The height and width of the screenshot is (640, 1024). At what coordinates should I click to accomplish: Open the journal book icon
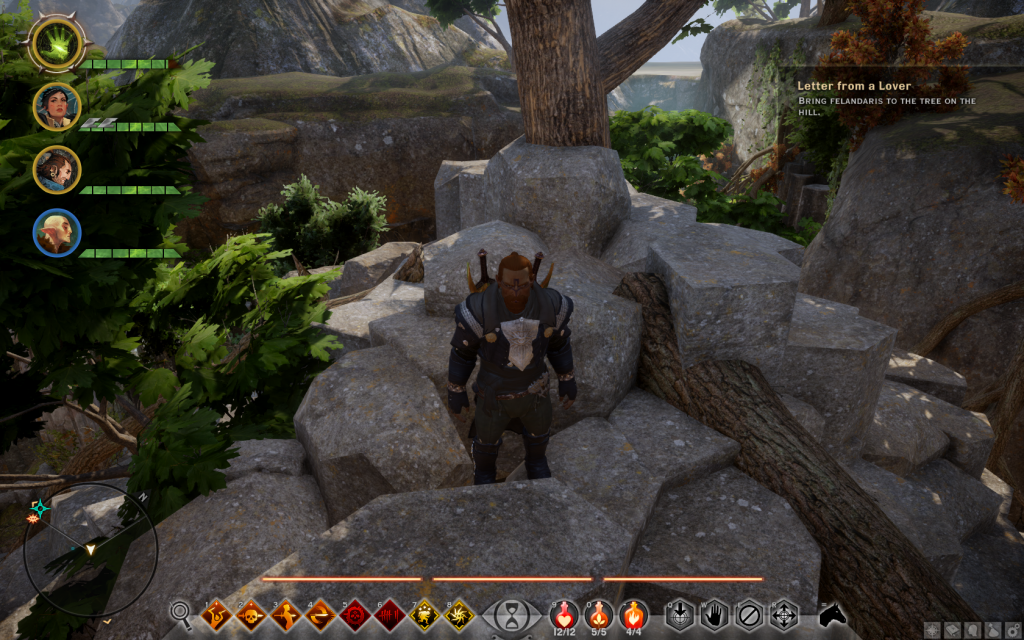953,630
